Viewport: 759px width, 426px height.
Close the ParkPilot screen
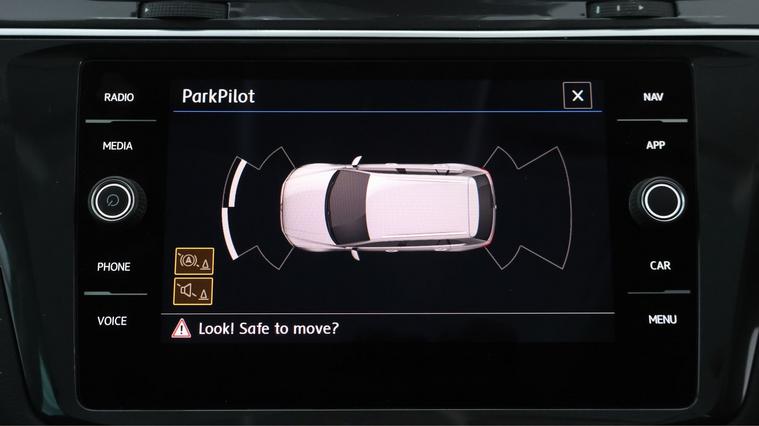(577, 96)
